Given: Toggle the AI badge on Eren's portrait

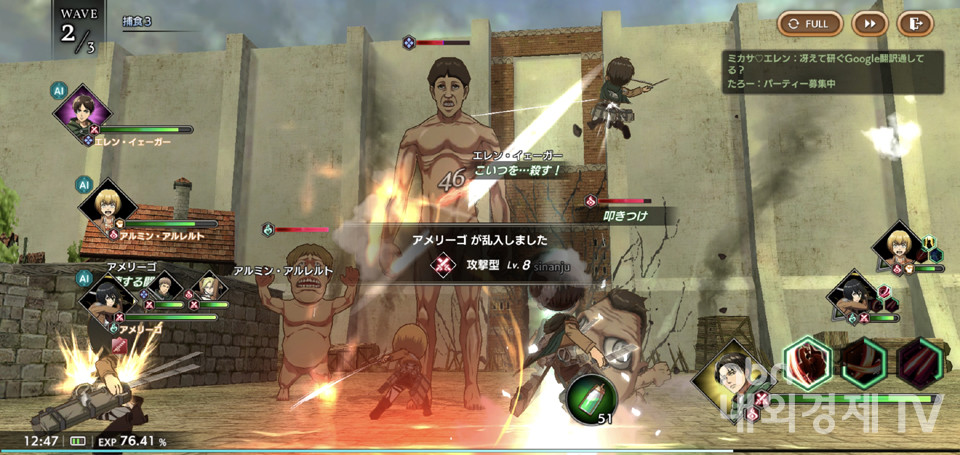Looking at the screenshot, I should click(x=58, y=91).
